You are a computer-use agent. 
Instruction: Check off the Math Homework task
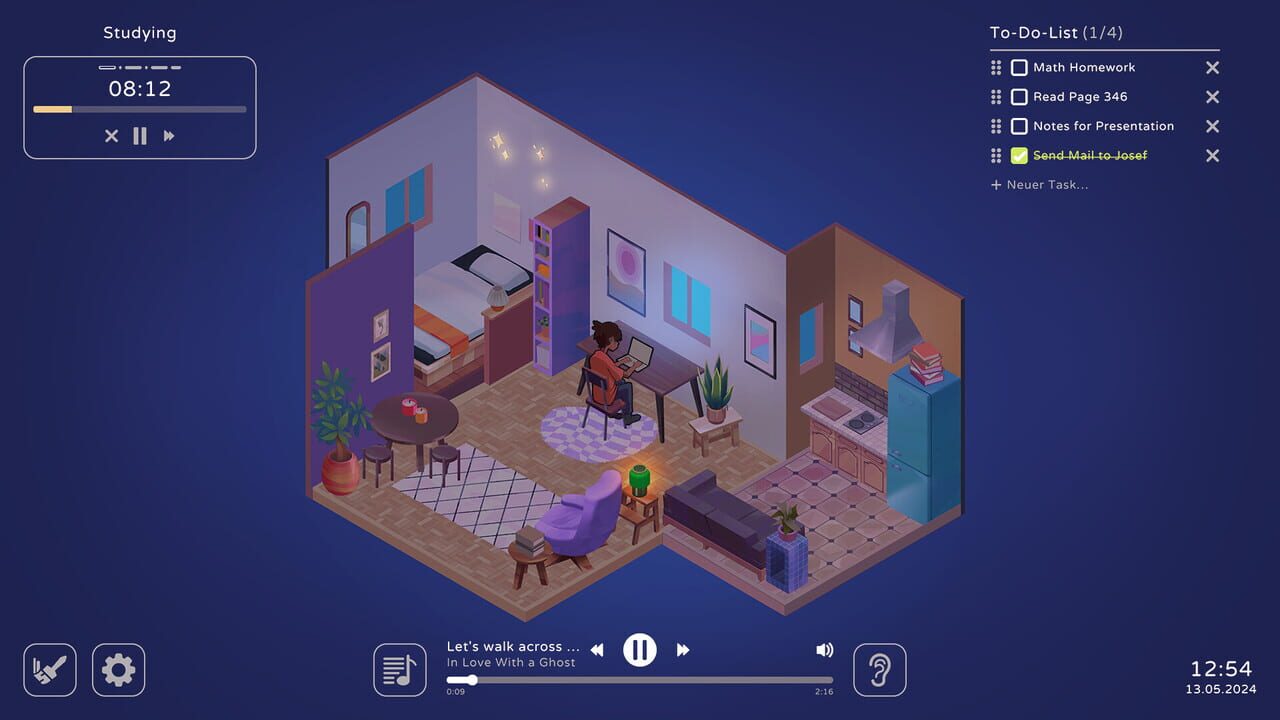(1019, 67)
